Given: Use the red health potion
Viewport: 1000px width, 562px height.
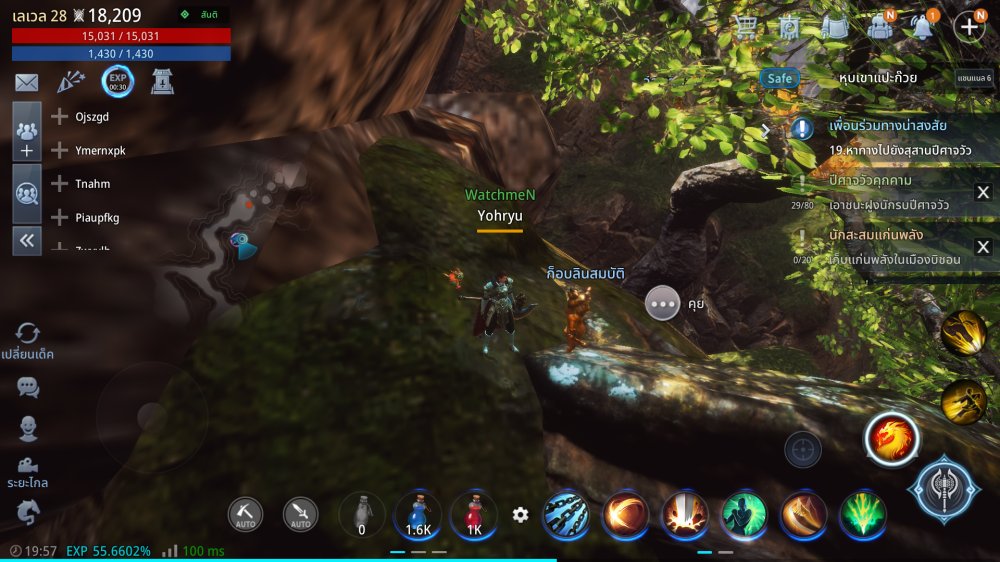Looking at the screenshot, I should click(473, 515).
